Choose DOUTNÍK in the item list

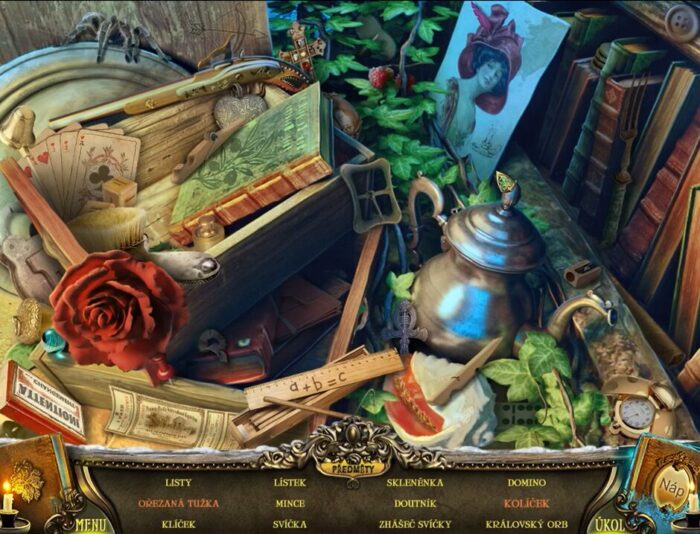tap(414, 503)
